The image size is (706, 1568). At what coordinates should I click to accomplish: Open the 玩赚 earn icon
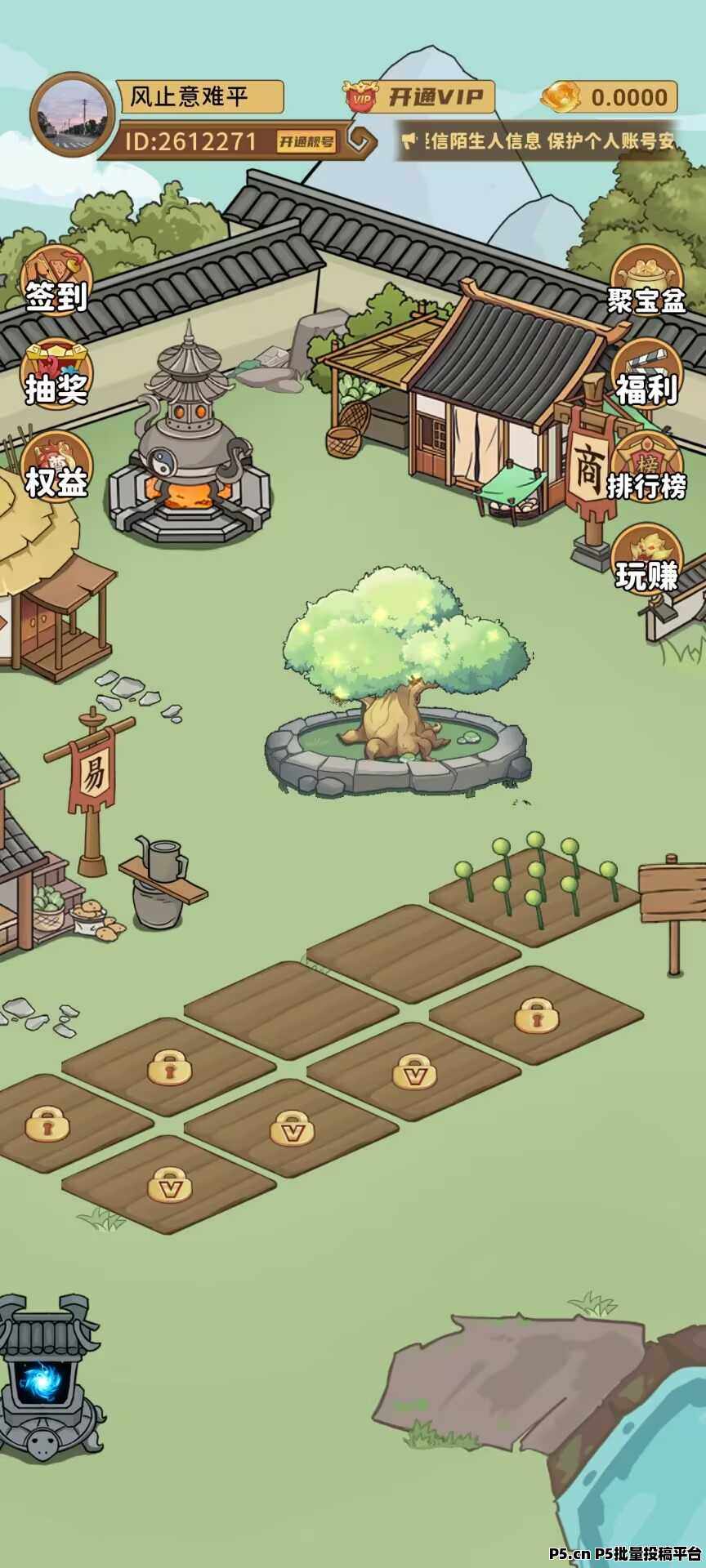[x=646, y=562]
